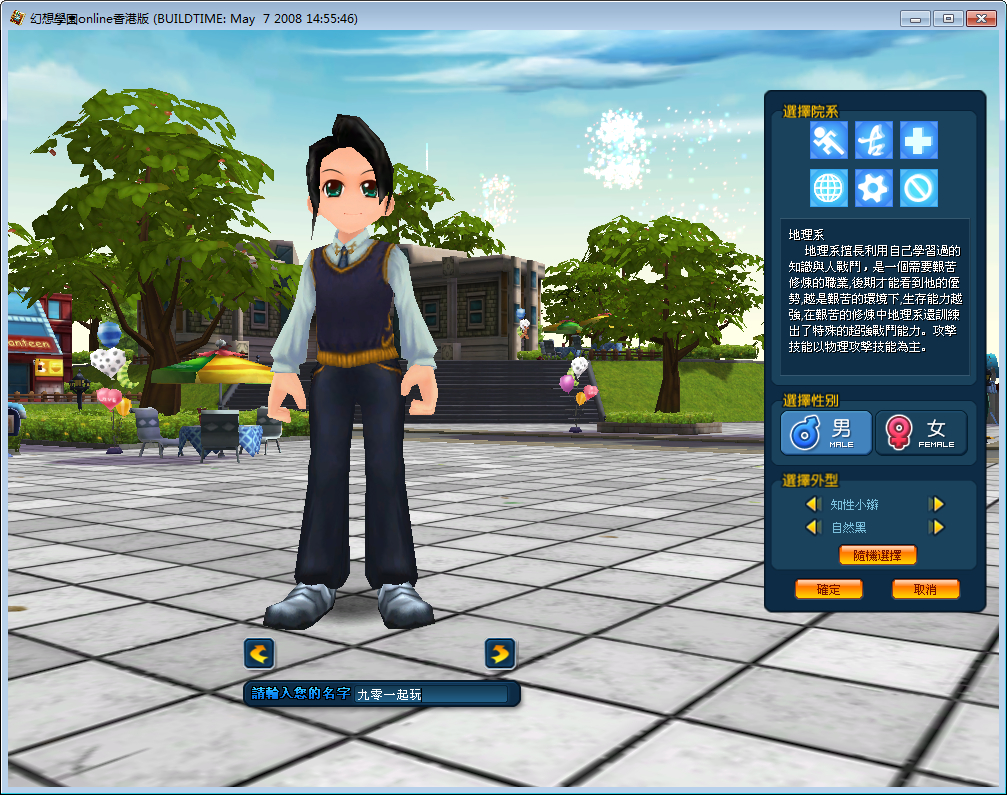
Task: Switch gender to Female
Action: (x=921, y=433)
